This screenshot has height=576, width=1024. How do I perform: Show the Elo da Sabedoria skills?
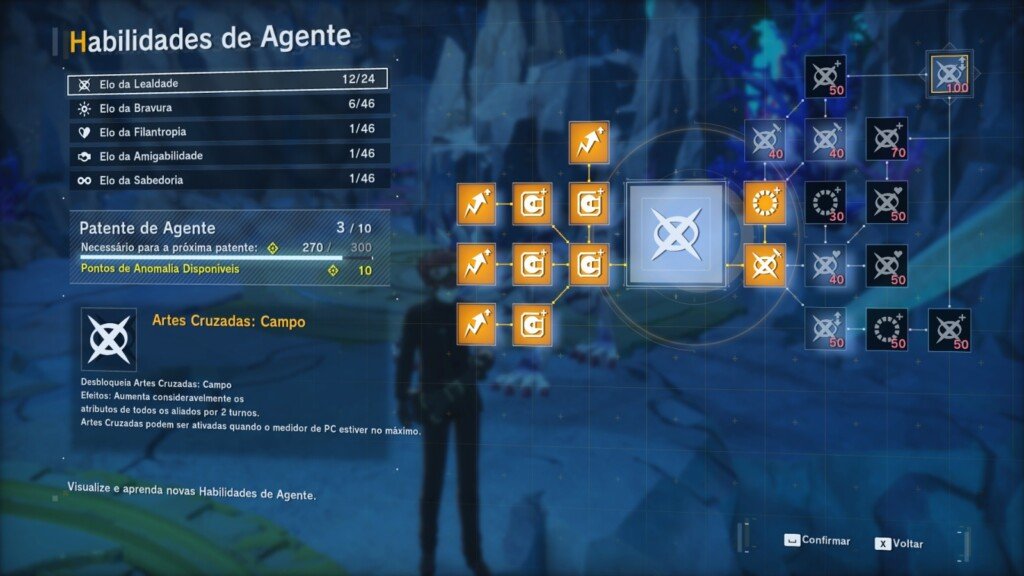(x=227, y=180)
